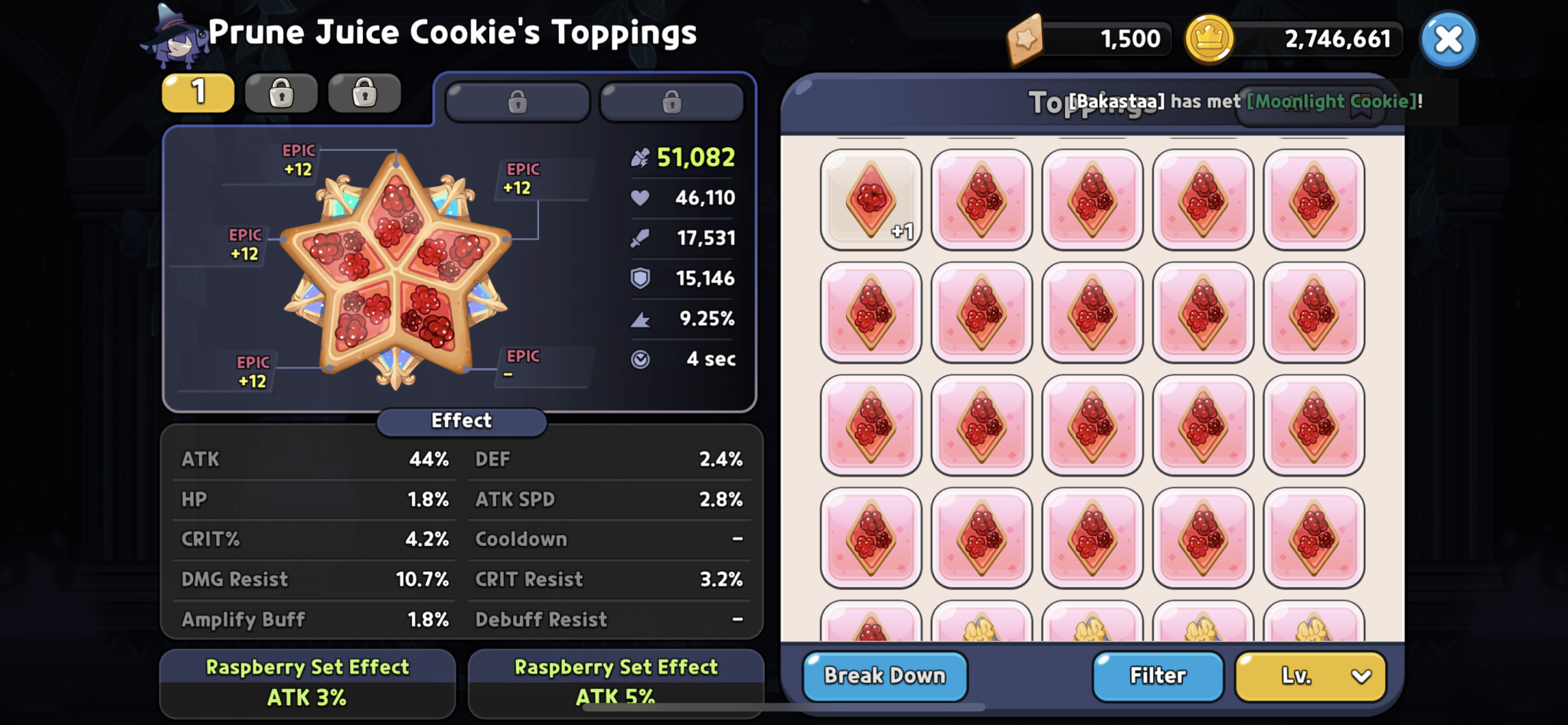The image size is (1568, 725).
Task: Open the Lv. sorting dropdown
Action: pyautogui.click(x=1309, y=676)
